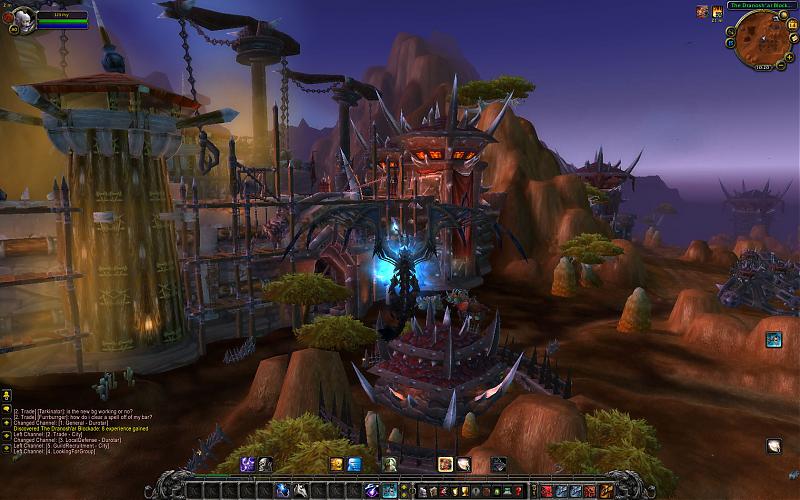The height and width of the screenshot is (500, 800).
Task: Click the flame buff icon
Action: click(717, 11)
